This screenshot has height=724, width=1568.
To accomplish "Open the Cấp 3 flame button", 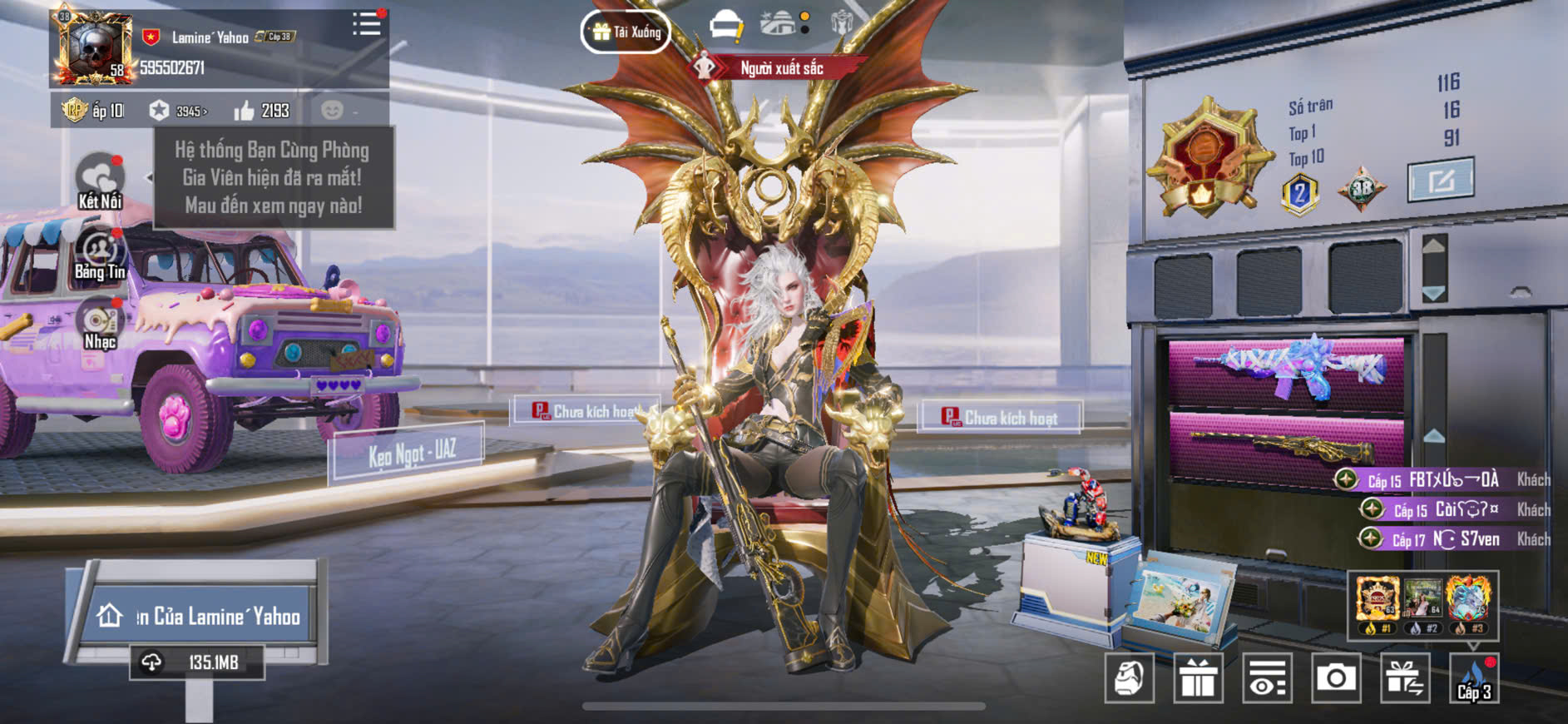I will click(x=1474, y=678).
